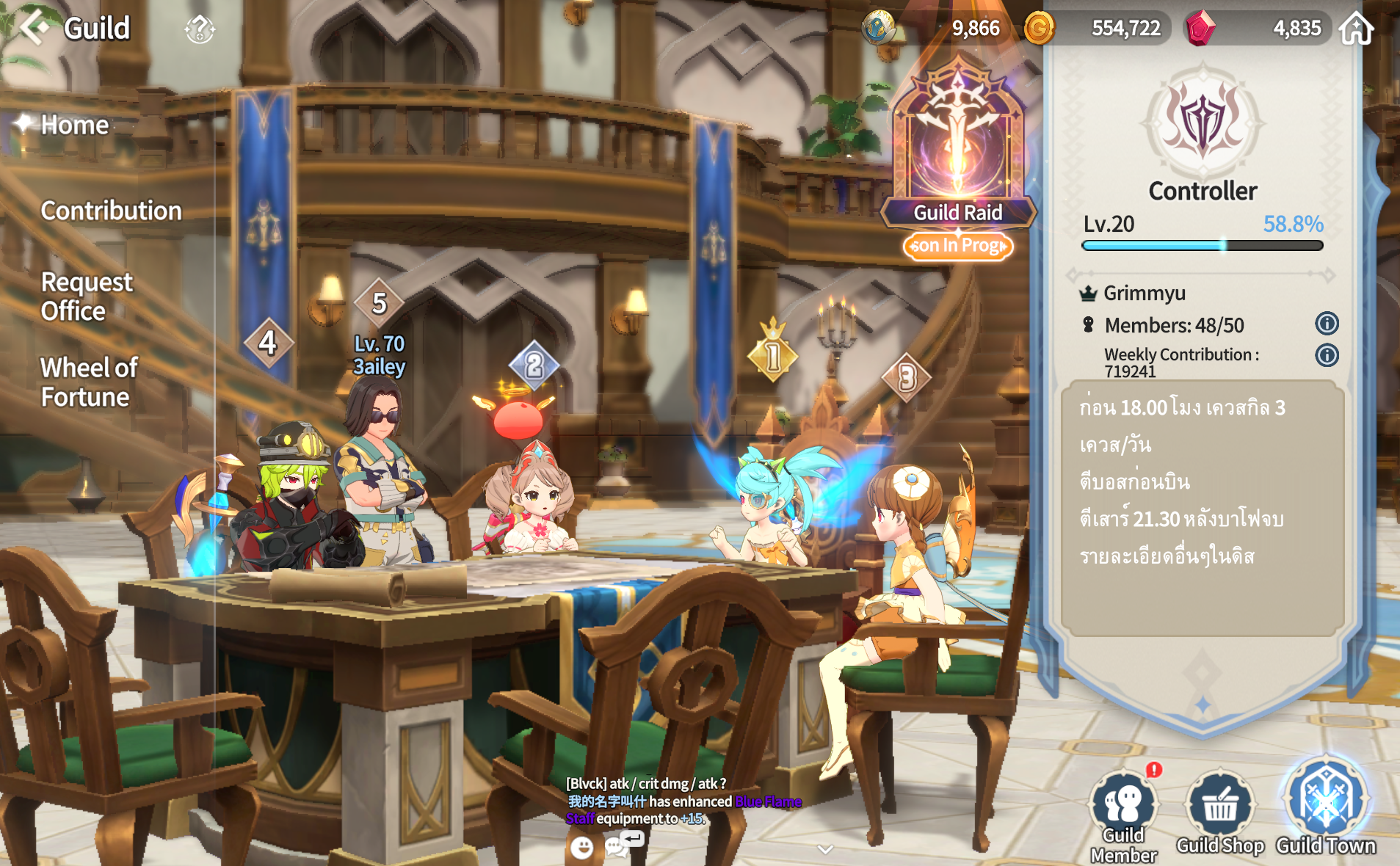
Task: Expand the chat with the down arrow
Action: click(x=825, y=849)
